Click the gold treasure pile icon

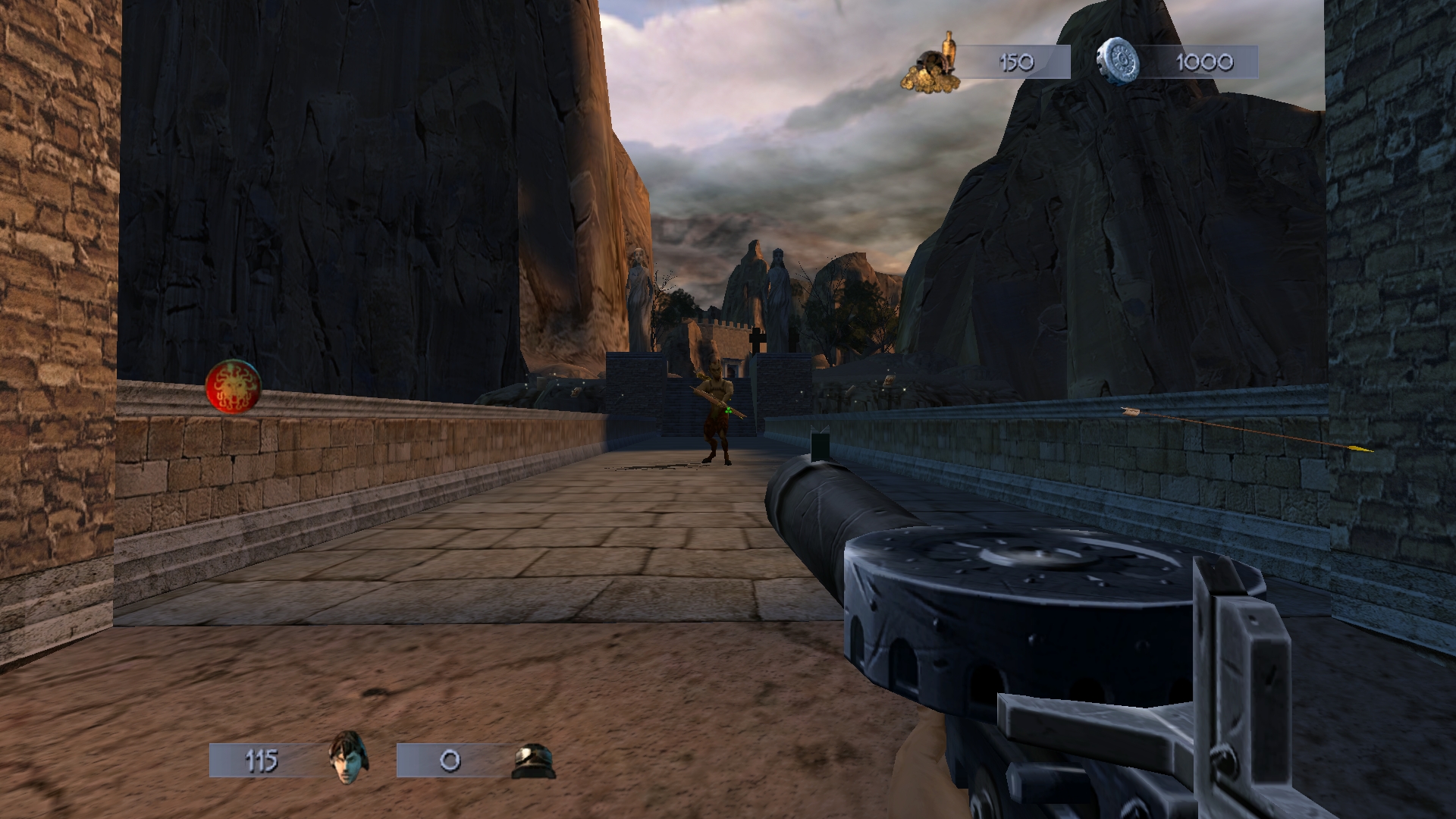tap(930, 64)
